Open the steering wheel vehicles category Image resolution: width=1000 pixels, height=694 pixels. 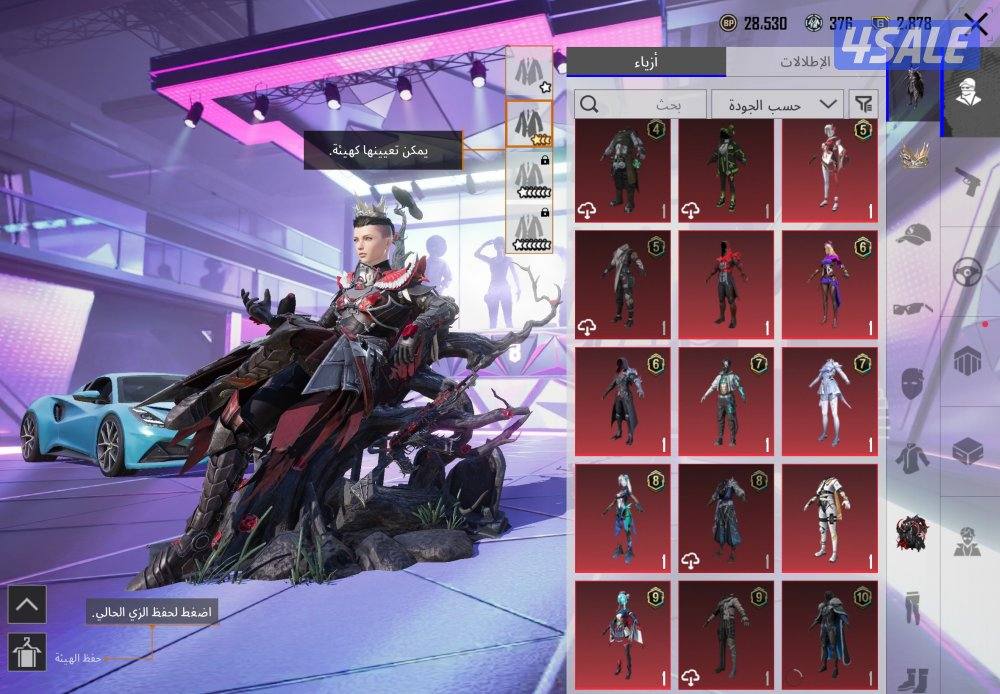[x=966, y=272]
